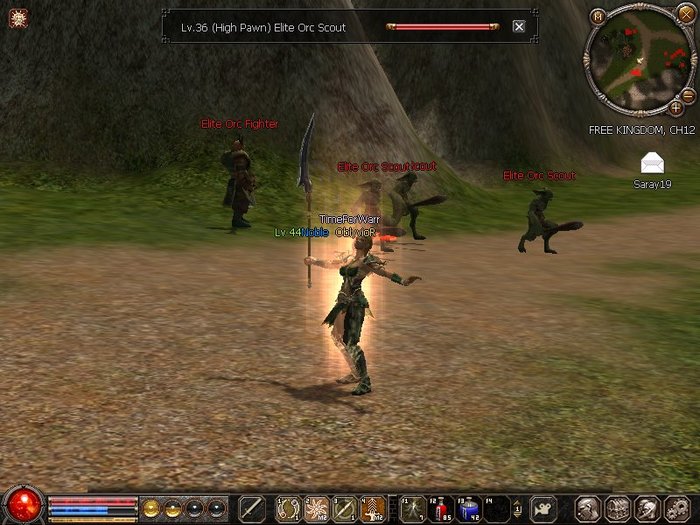Click the red emblem icon in top-left corner

17,17
